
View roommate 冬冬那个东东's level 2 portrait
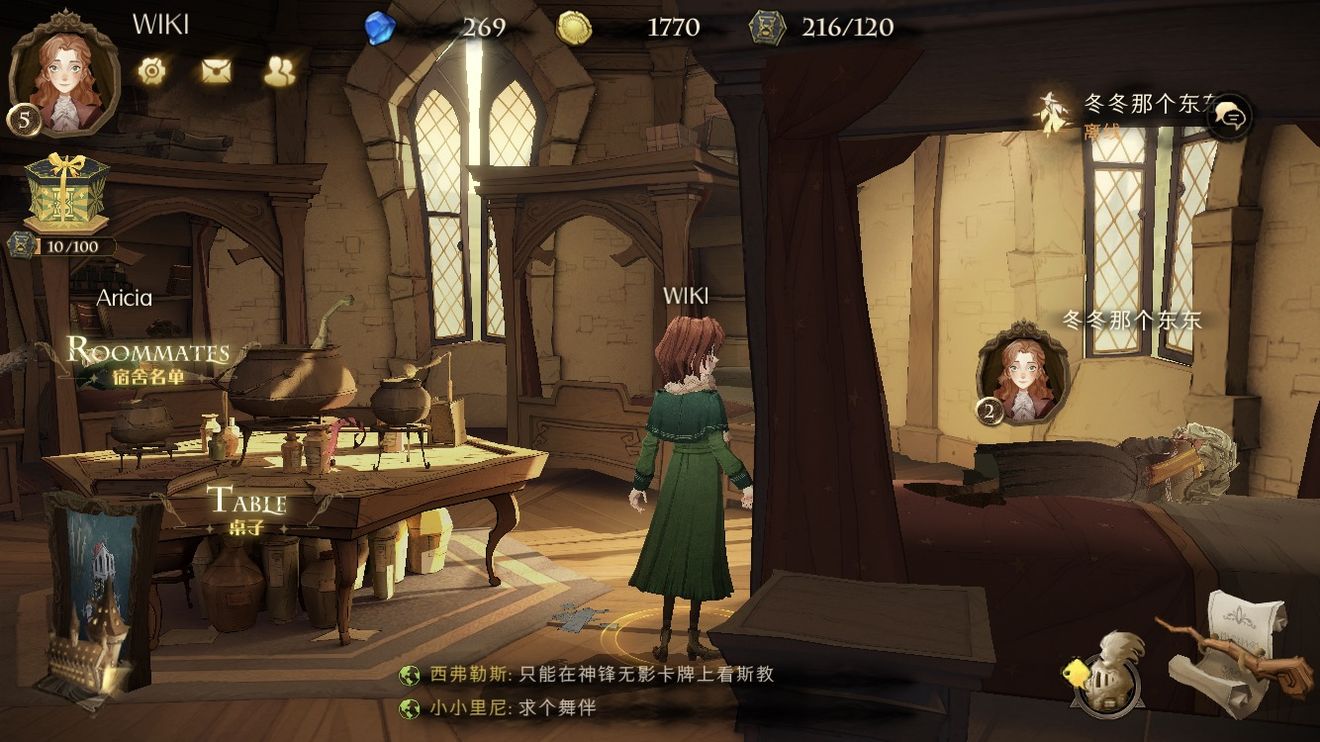1021,373
